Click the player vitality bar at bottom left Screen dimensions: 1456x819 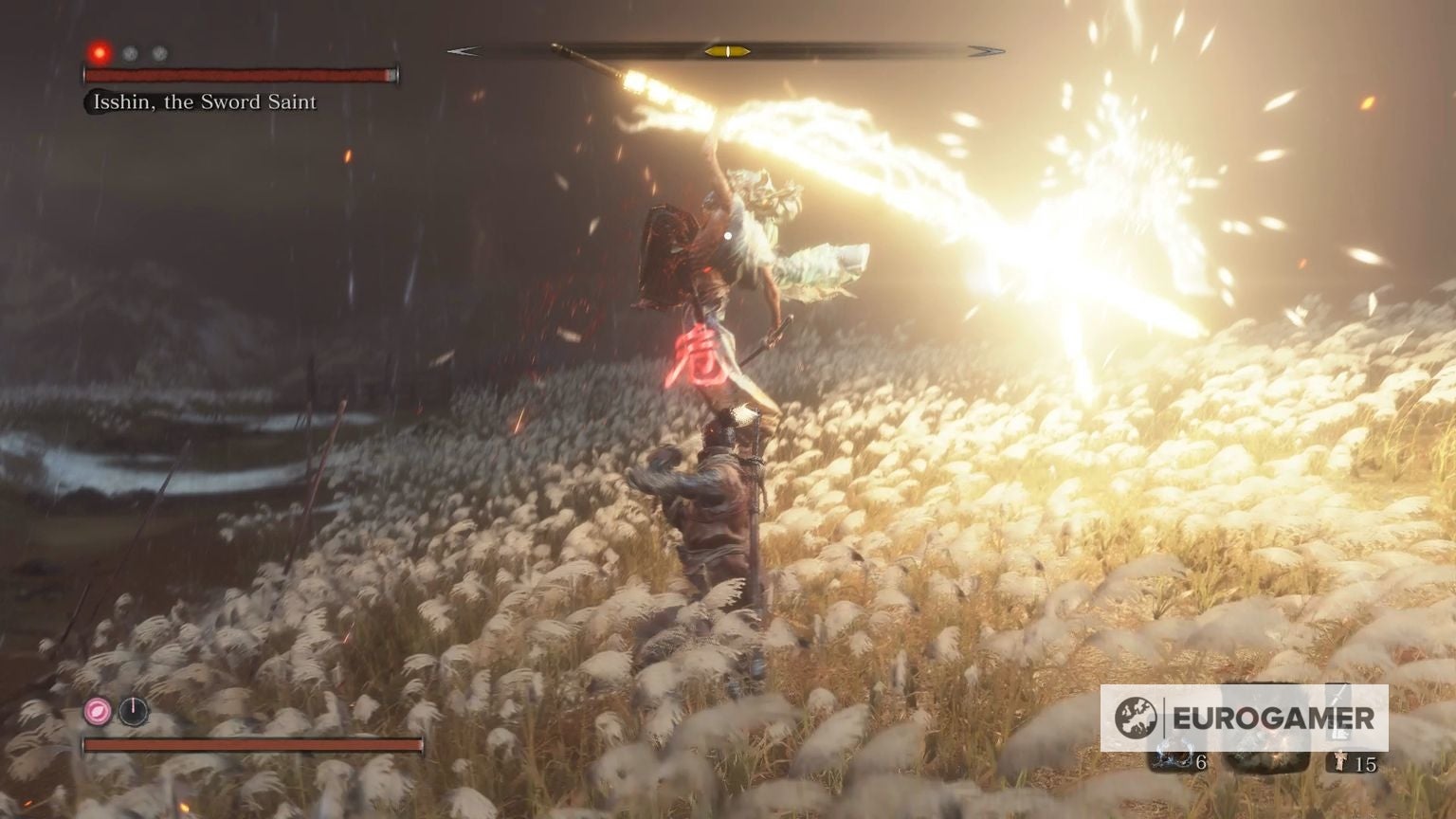tap(251, 745)
